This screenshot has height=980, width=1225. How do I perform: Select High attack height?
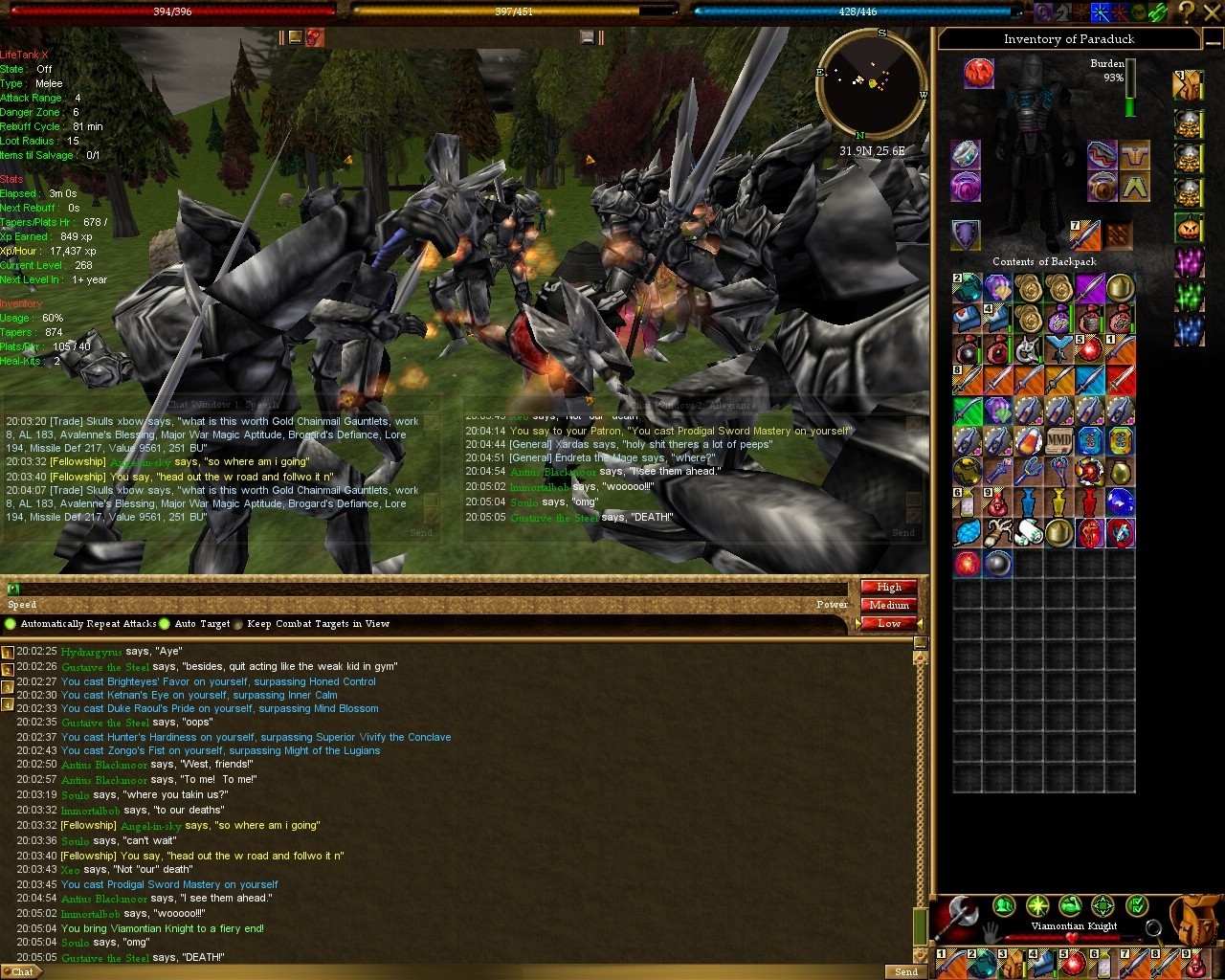tap(889, 587)
